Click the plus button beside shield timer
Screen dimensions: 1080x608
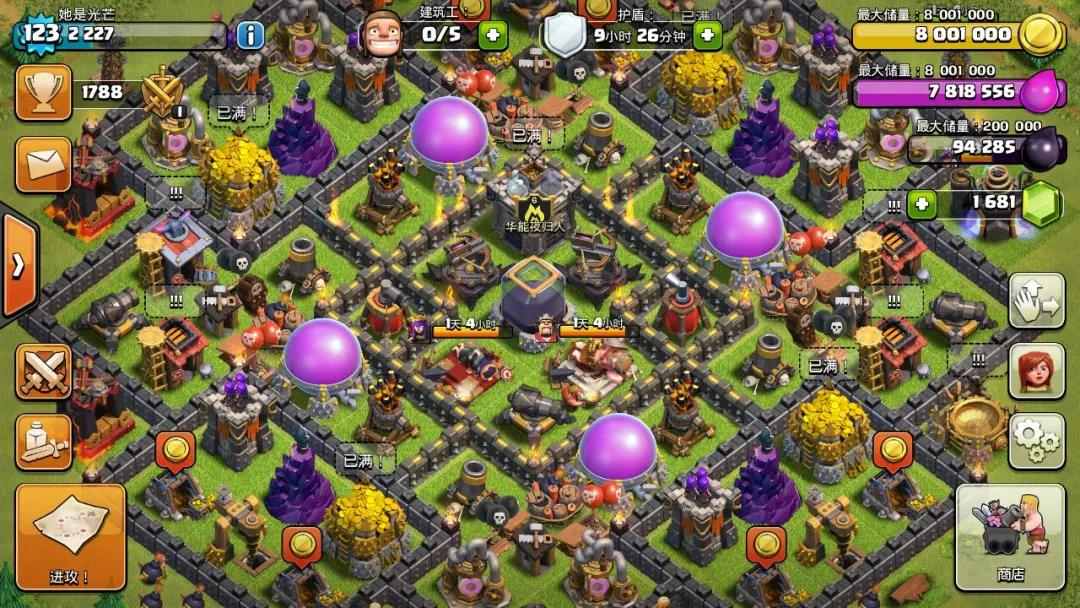click(707, 36)
